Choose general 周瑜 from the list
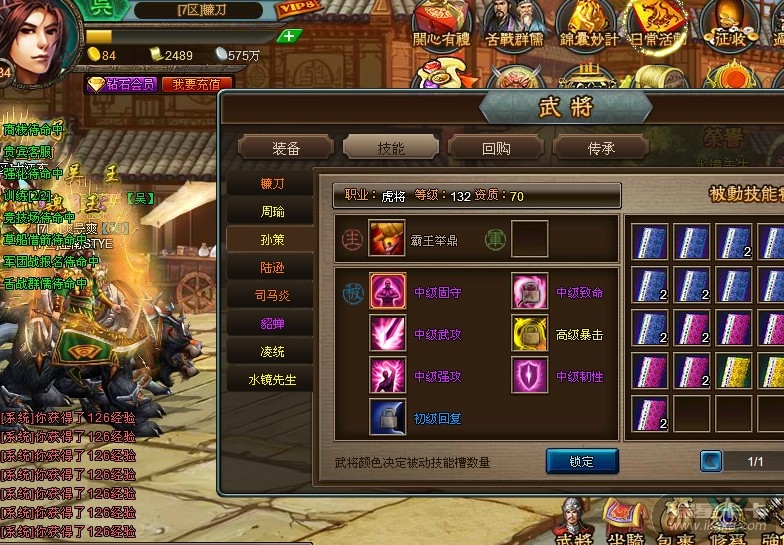Image resolution: width=784 pixels, height=545 pixels. tap(272, 212)
